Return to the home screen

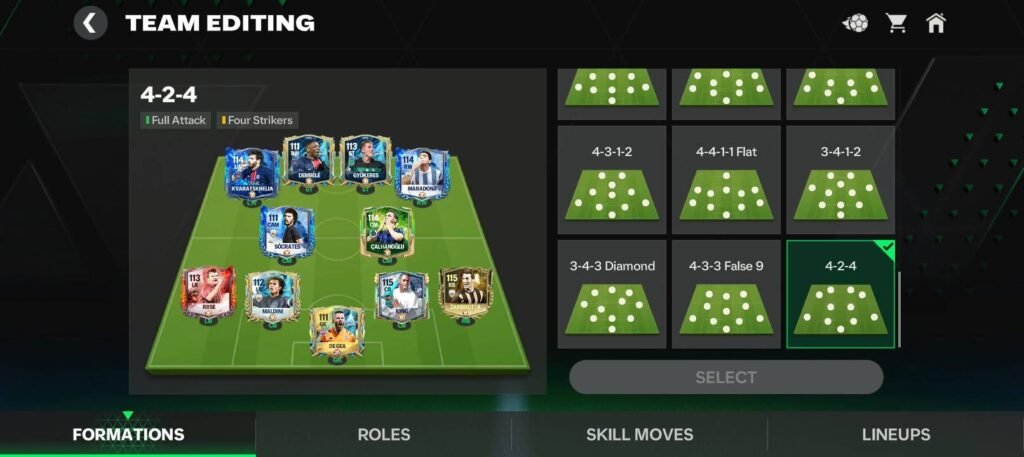pyautogui.click(x=936, y=23)
